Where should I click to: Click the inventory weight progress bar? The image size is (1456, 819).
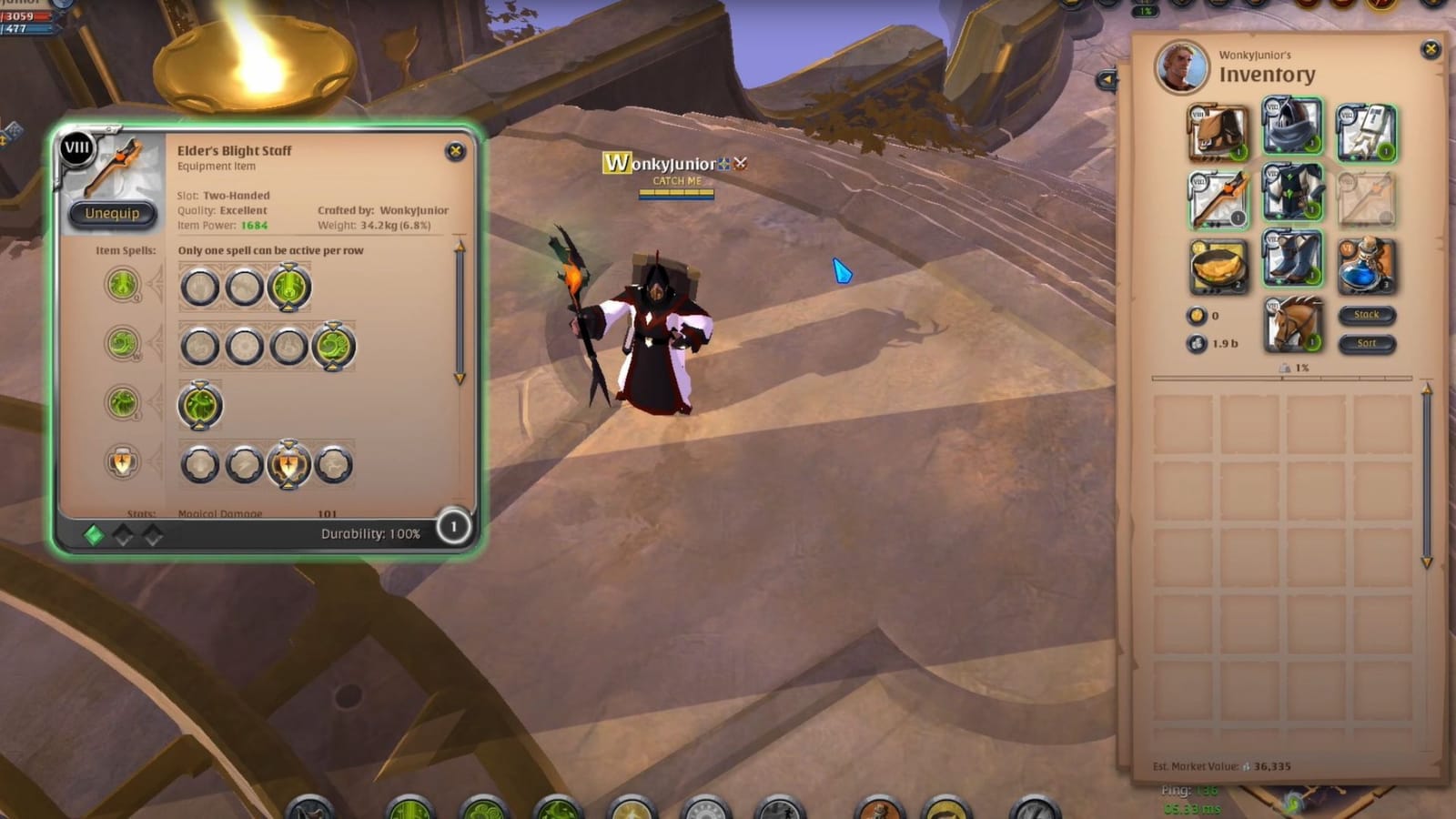point(1283,377)
